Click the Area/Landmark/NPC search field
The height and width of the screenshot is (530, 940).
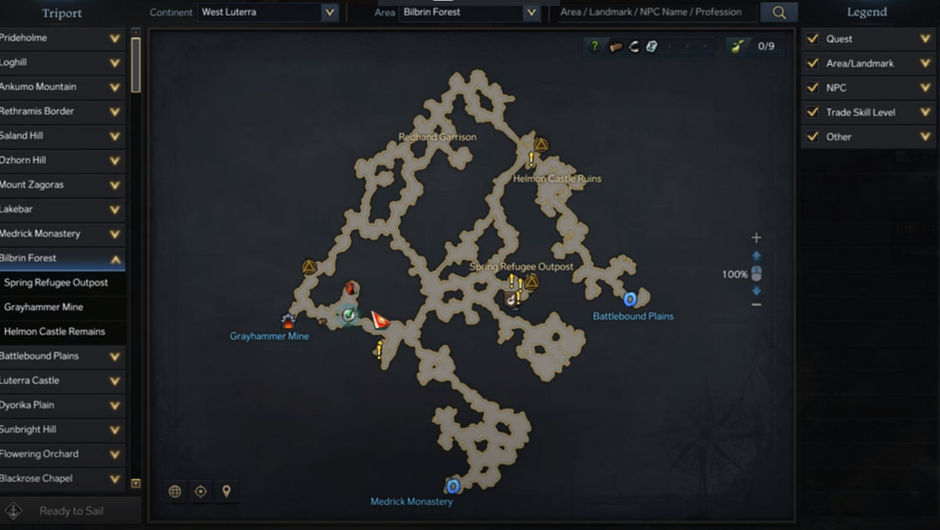[655, 13]
